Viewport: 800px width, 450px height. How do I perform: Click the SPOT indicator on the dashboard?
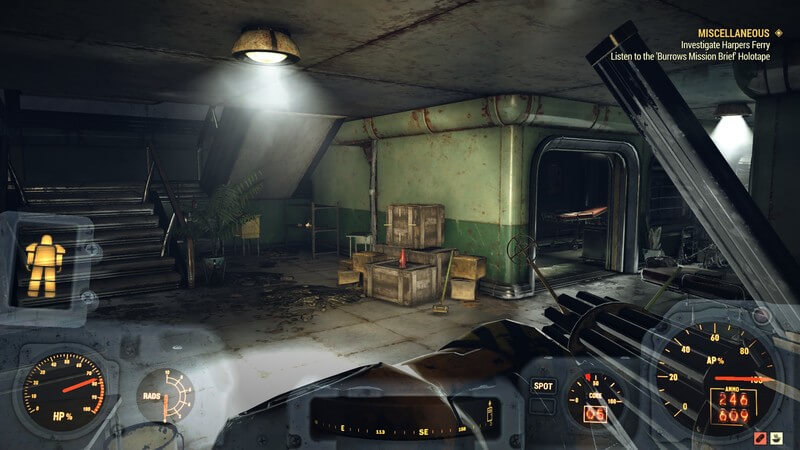543,385
